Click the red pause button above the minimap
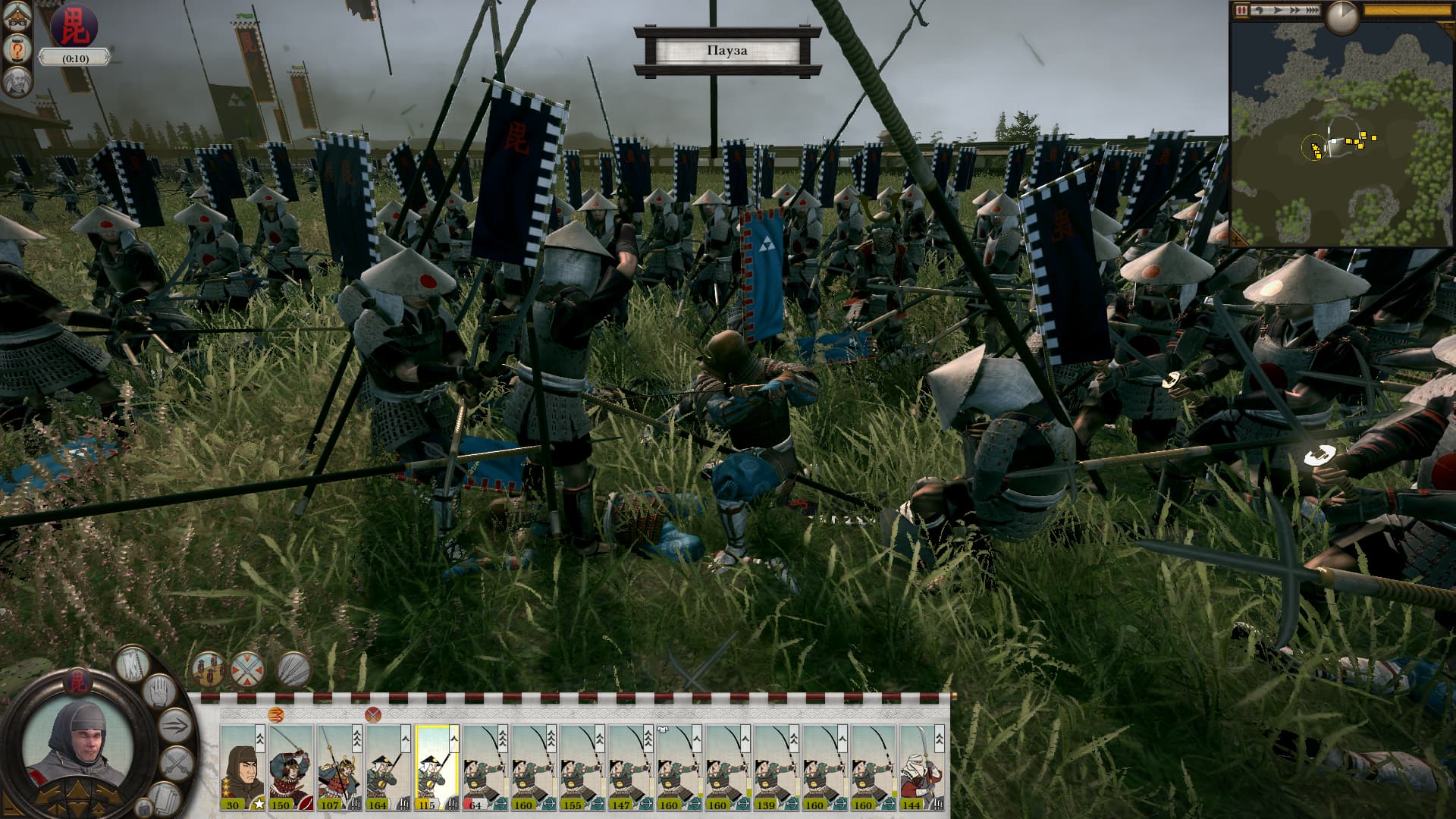Screen dimensions: 1456x819 click(x=1241, y=11)
